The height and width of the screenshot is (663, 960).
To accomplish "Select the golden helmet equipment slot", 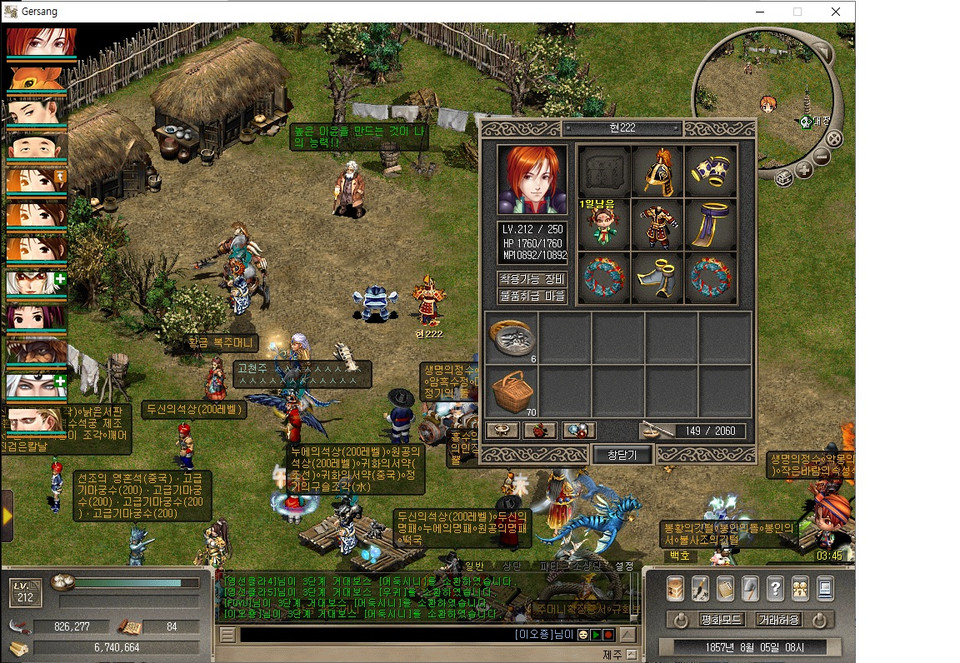I will [657, 172].
